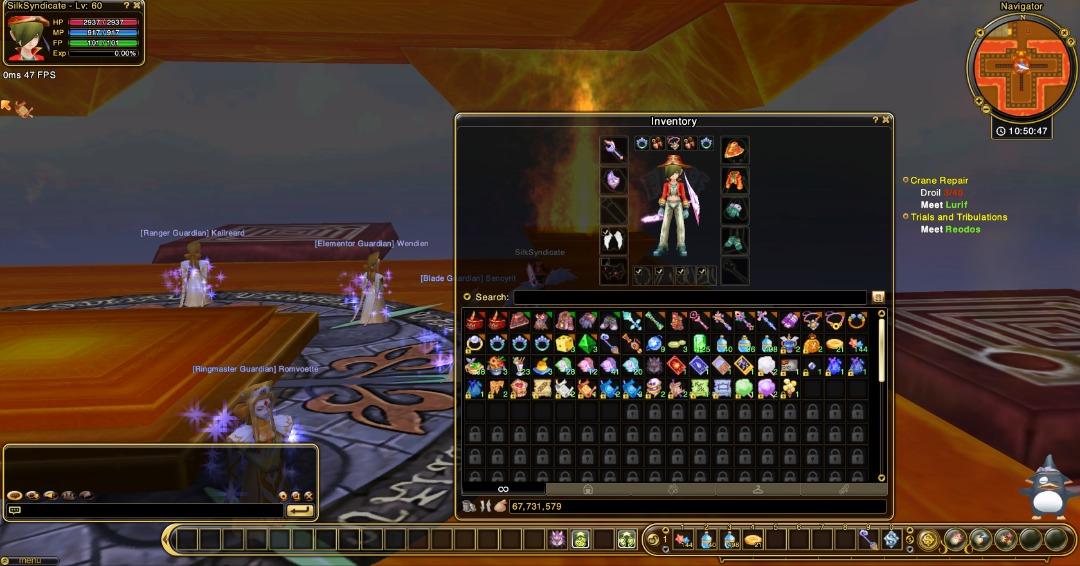Click the penguin helper icon
This screenshot has height=566, width=1080.
tap(1047, 488)
